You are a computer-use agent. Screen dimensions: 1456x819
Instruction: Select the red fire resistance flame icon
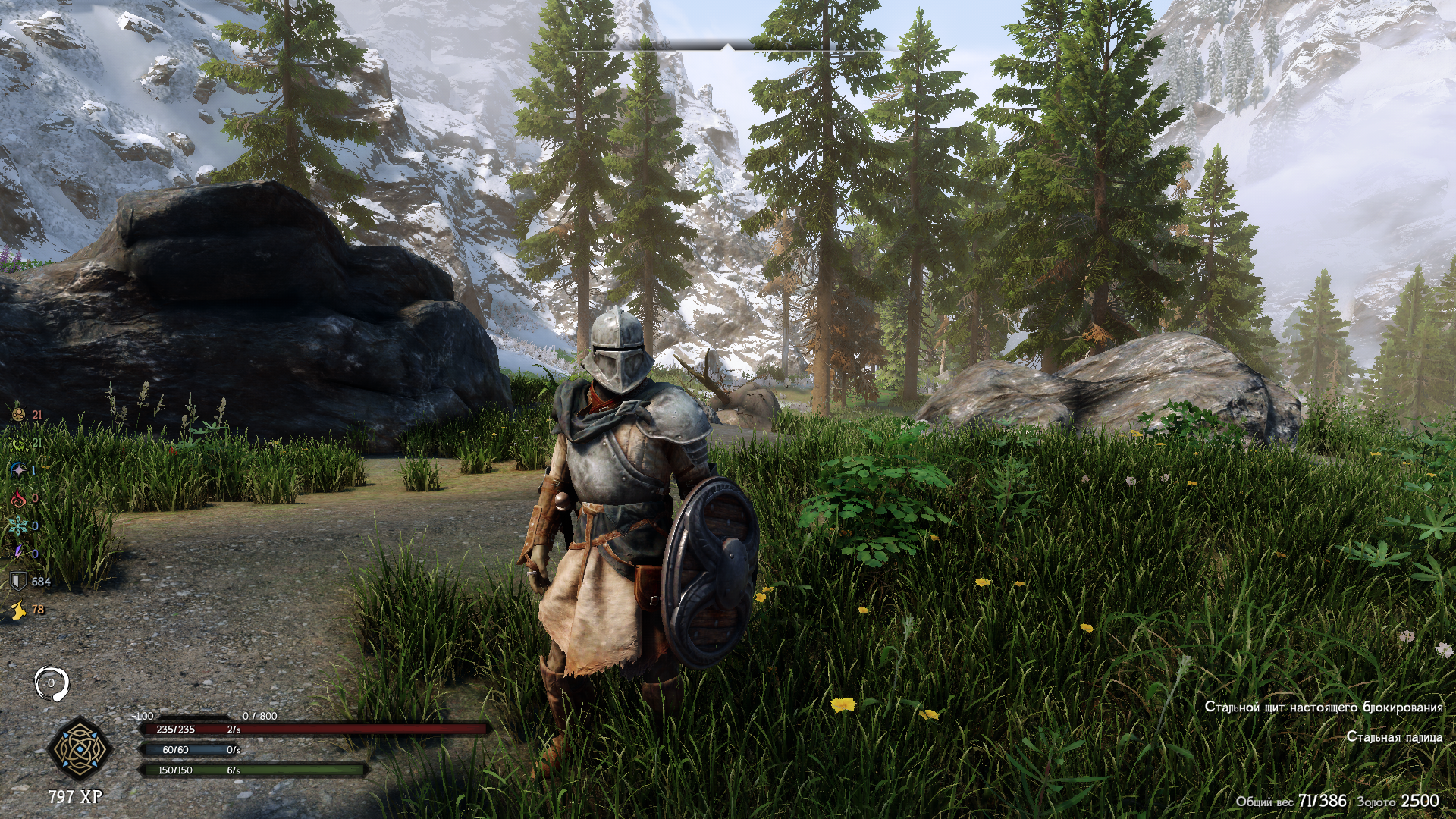[x=17, y=498]
